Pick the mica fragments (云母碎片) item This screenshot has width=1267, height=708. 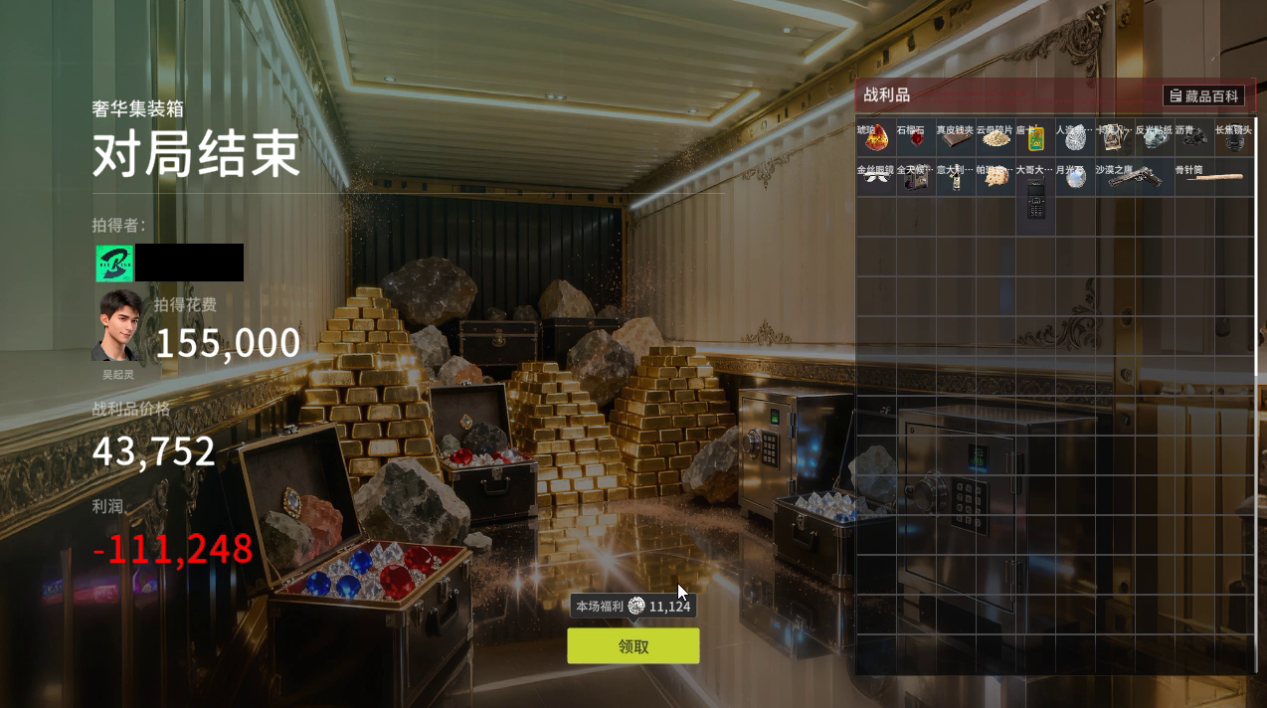996,138
